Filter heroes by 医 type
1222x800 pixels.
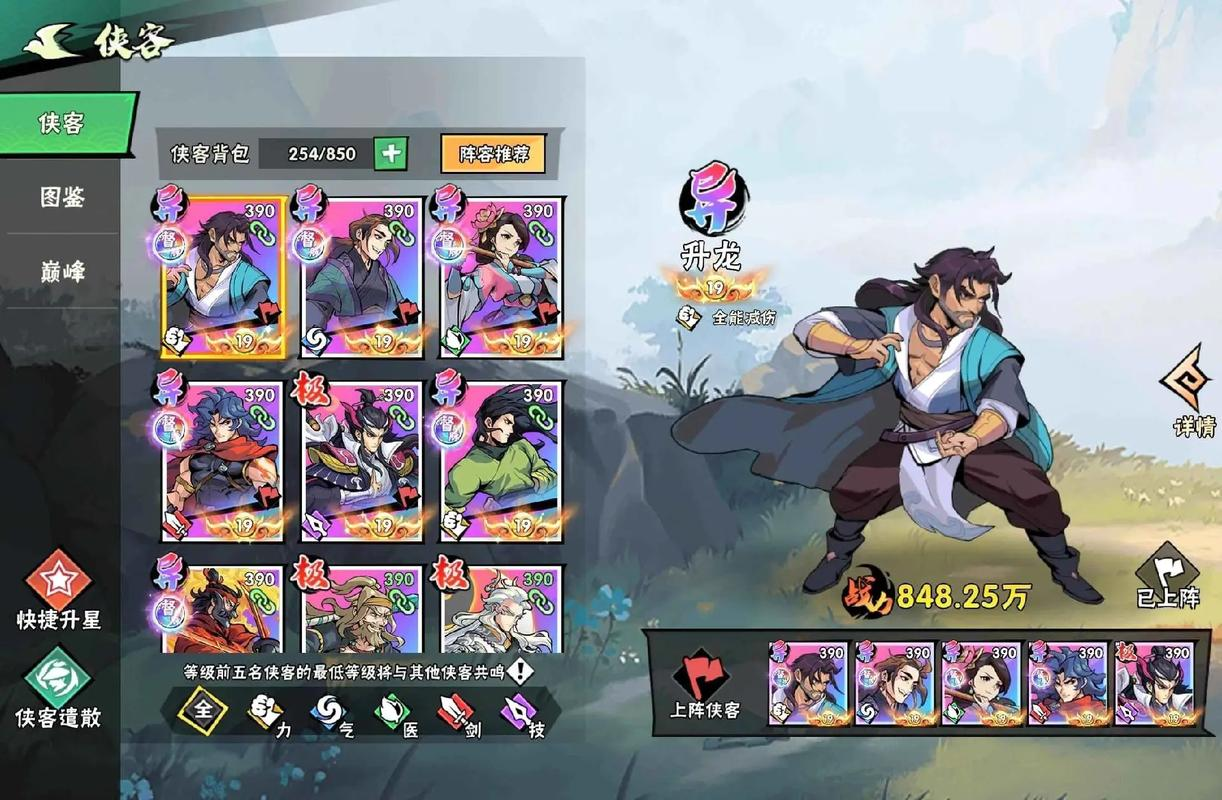coord(394,714)
